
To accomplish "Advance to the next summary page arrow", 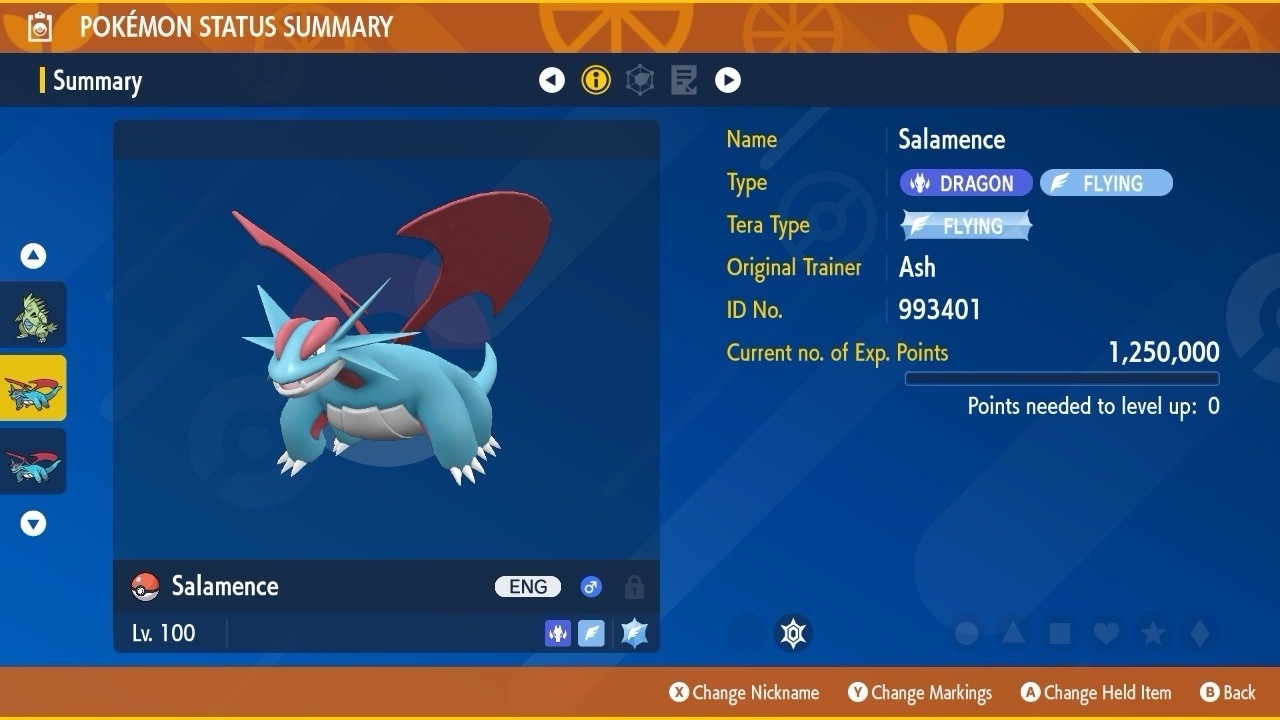I will pos(728,80).
